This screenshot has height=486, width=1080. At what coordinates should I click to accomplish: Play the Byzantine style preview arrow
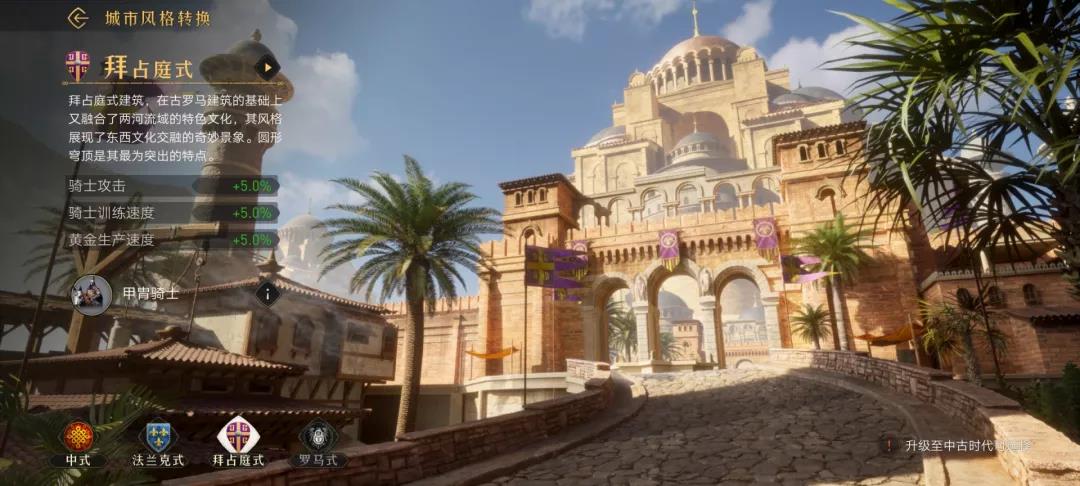(266, 67)
